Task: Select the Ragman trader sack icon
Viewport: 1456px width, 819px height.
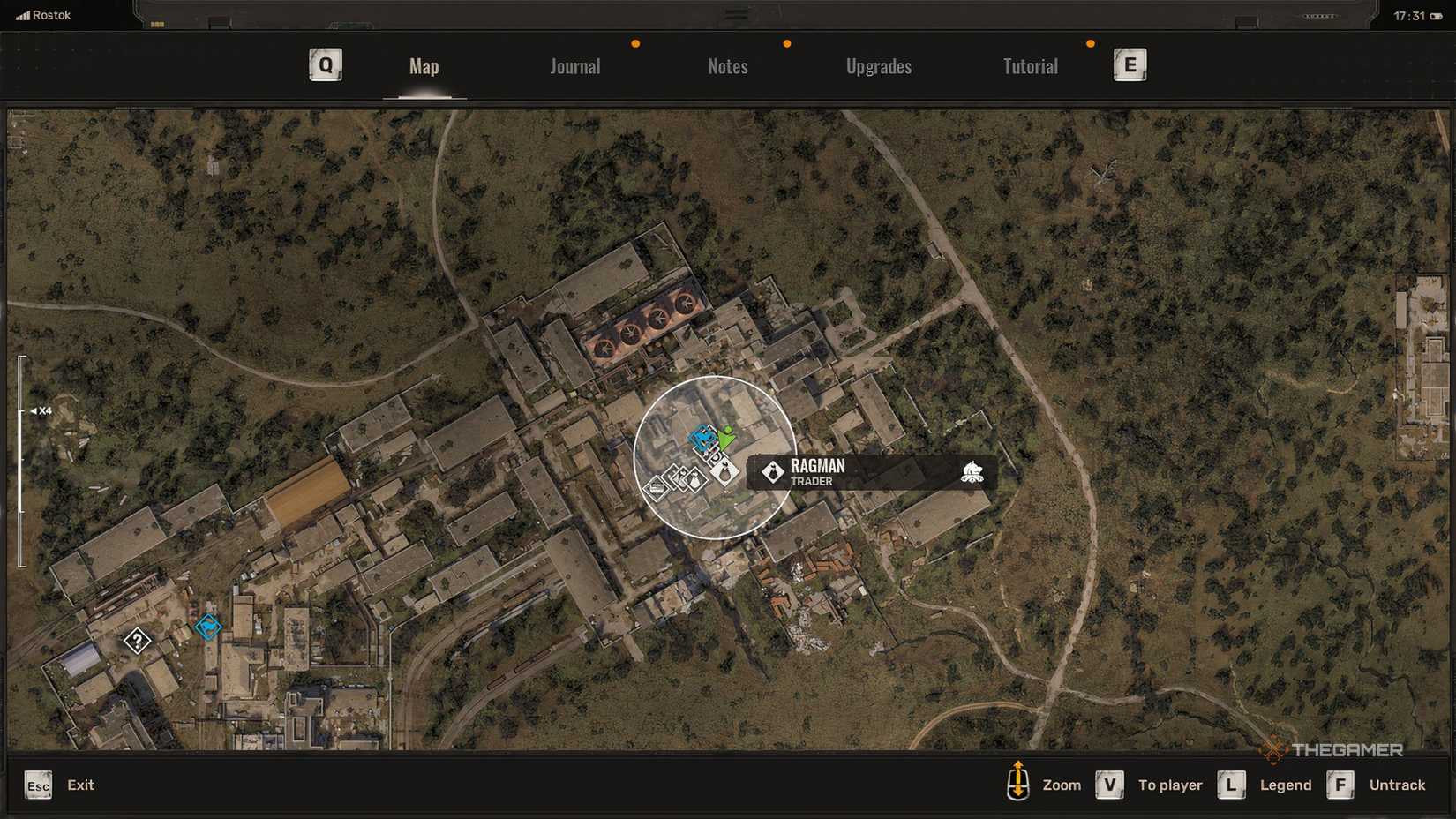Action: (x=725, y=471)
